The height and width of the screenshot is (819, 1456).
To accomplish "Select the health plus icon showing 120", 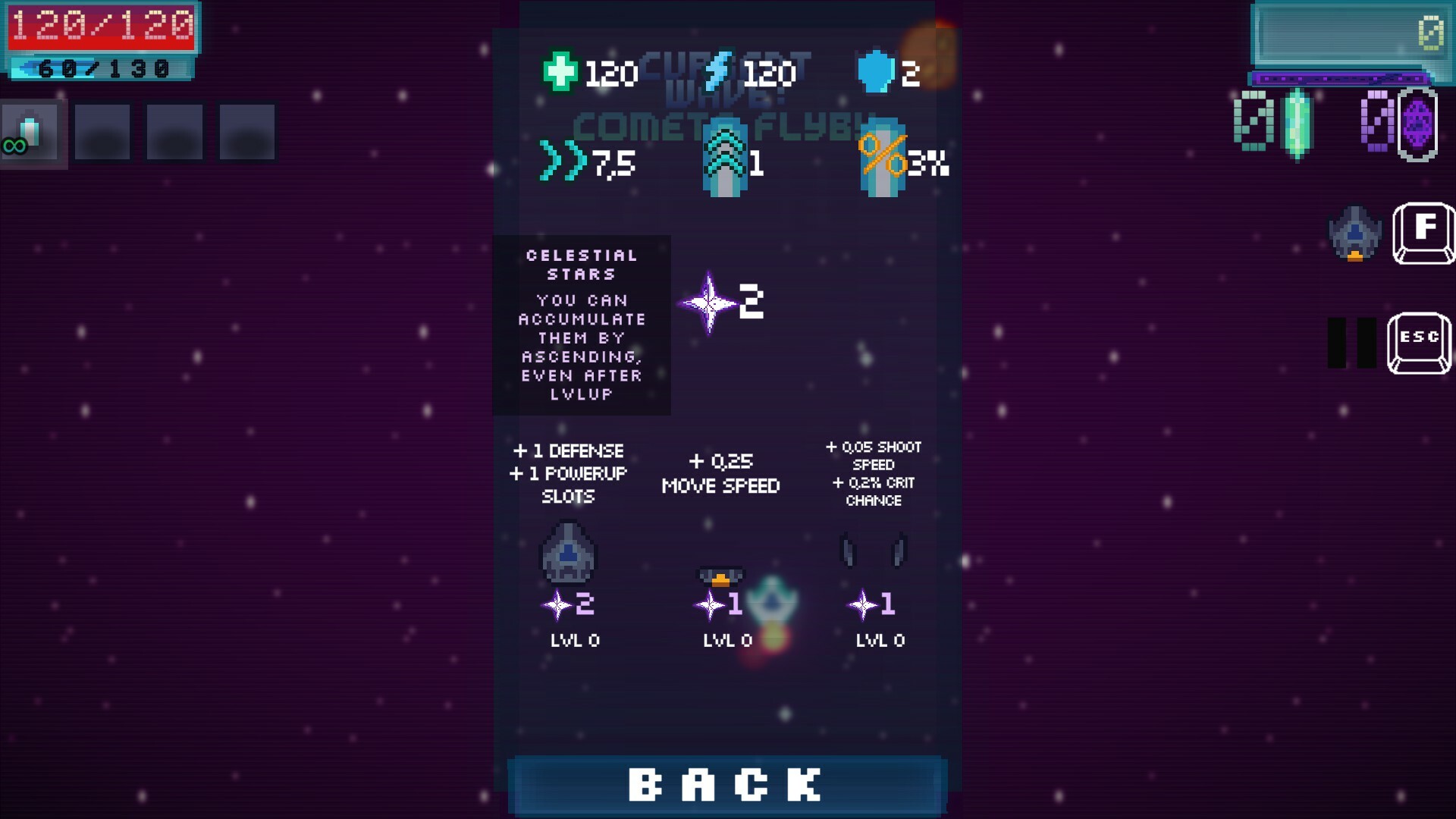I will 561,72.
